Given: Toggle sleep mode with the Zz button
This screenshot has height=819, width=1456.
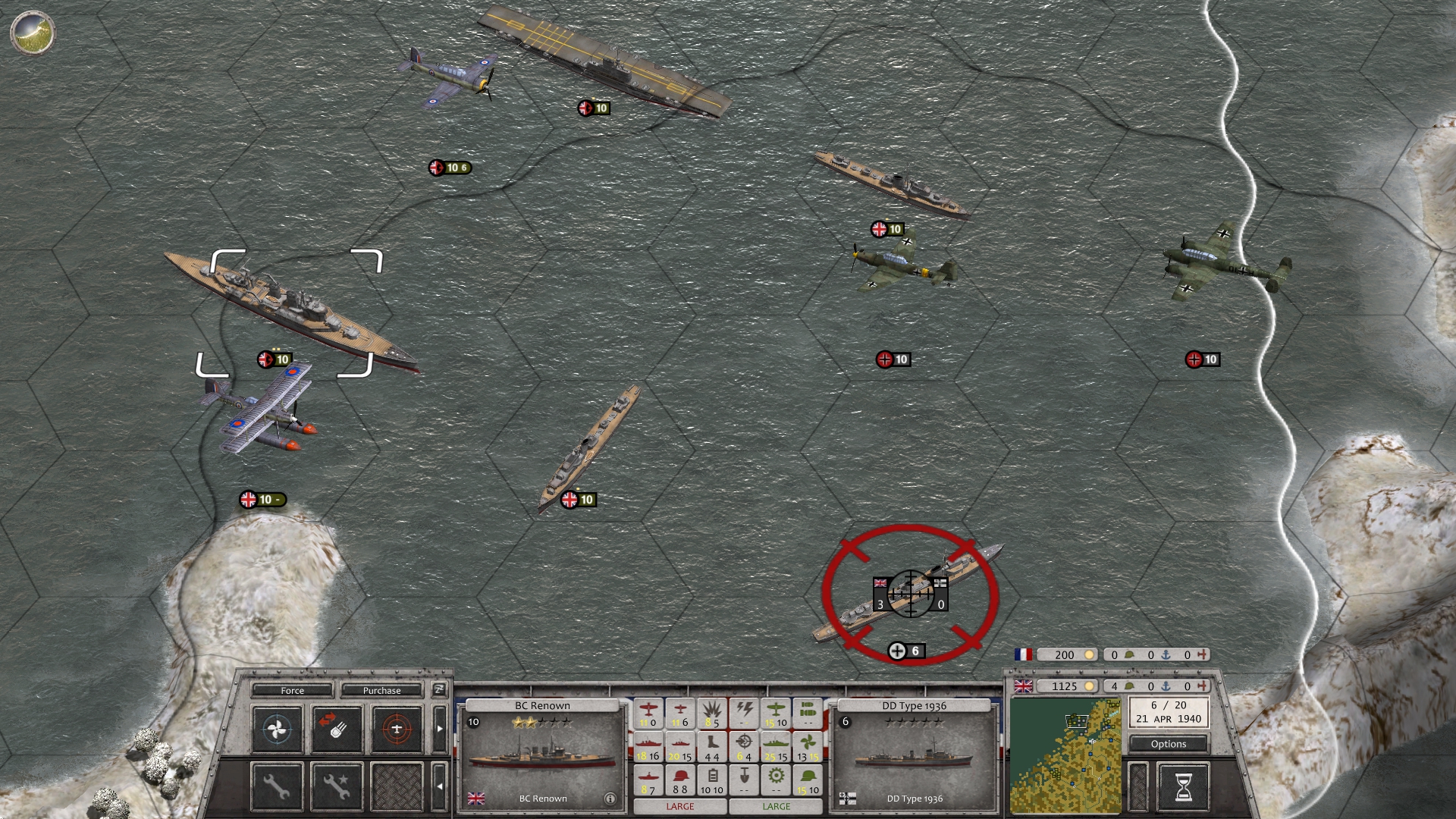Looking at the screenshot, I should [438, 689].
